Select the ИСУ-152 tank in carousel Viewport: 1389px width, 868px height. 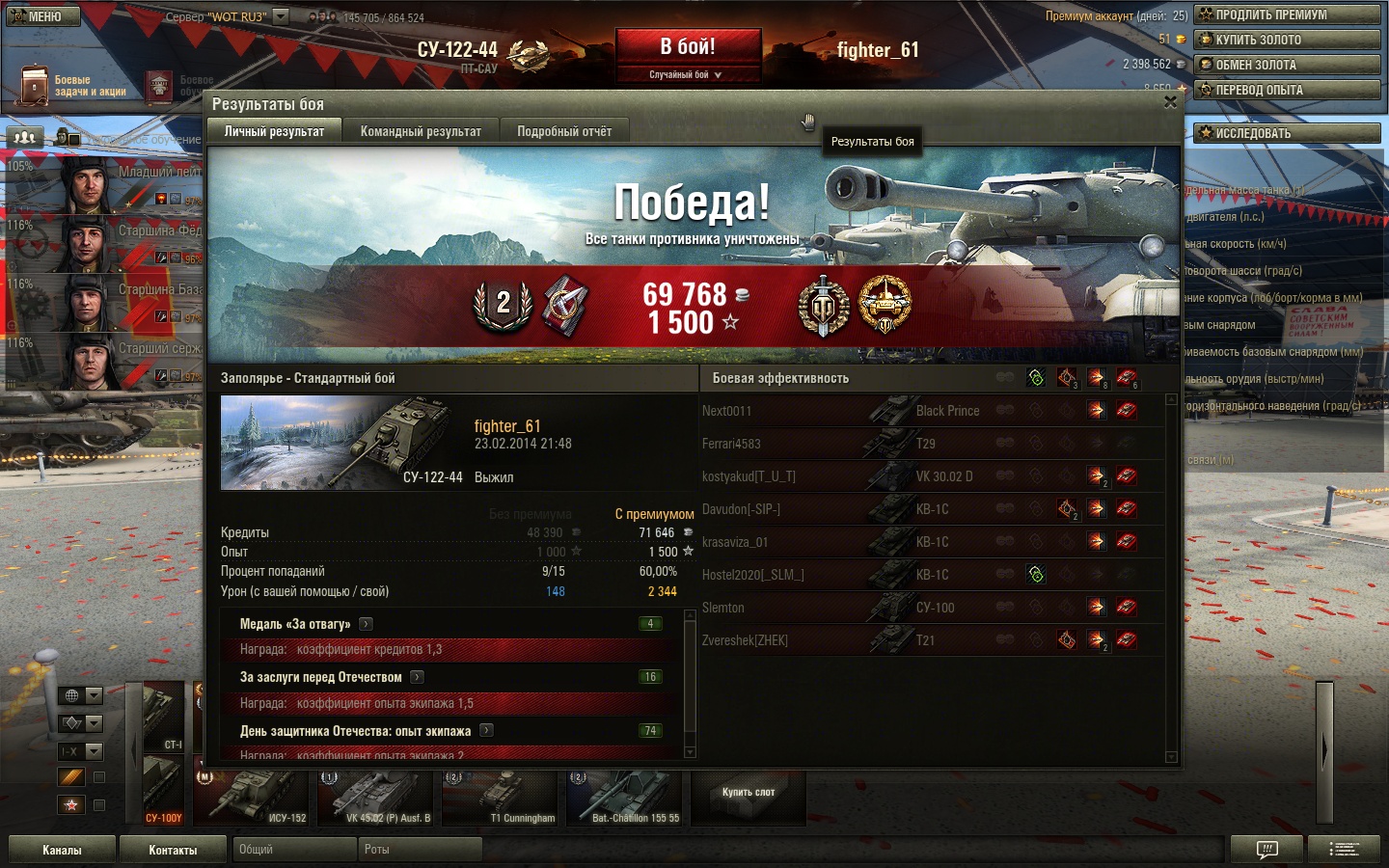pyautogui.click(x=253, y=799)
